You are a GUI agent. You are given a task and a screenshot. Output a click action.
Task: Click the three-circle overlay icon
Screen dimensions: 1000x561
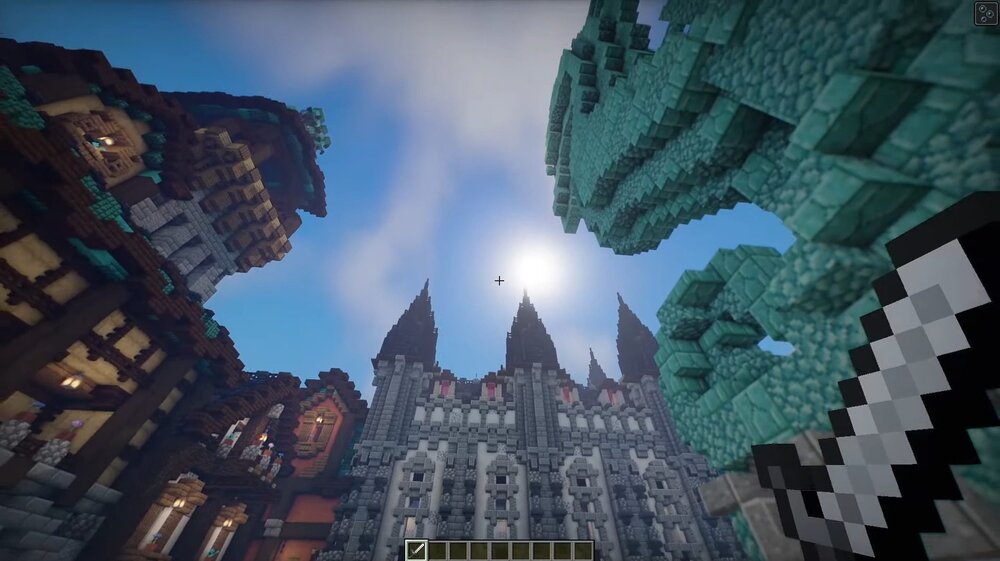(986, 13)
